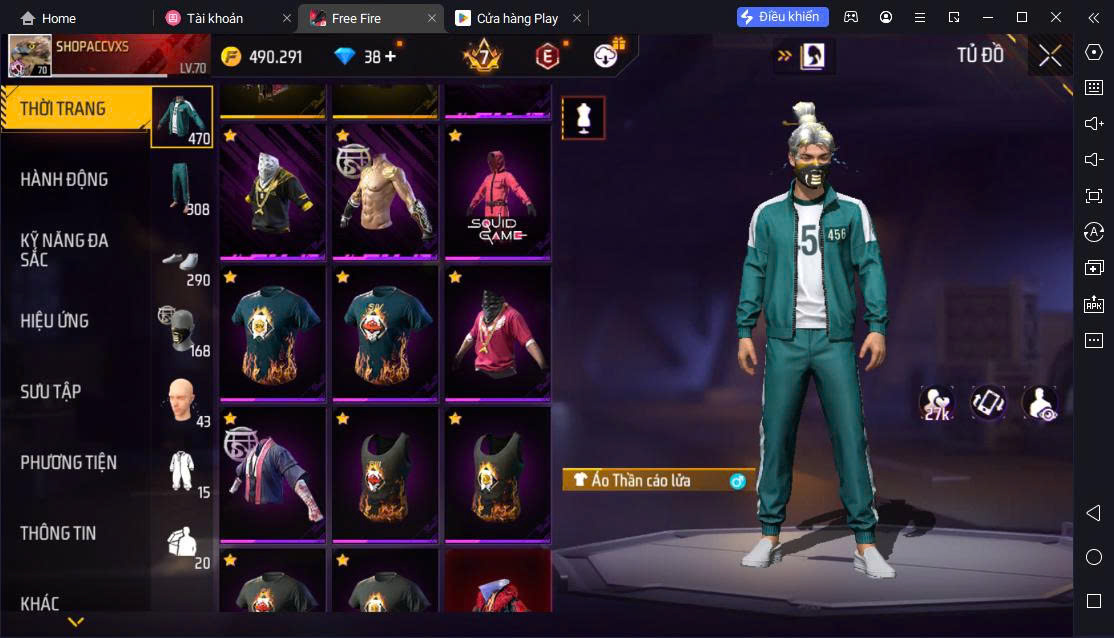Select the bare-chest gold armor top

(x=385, y=192)
